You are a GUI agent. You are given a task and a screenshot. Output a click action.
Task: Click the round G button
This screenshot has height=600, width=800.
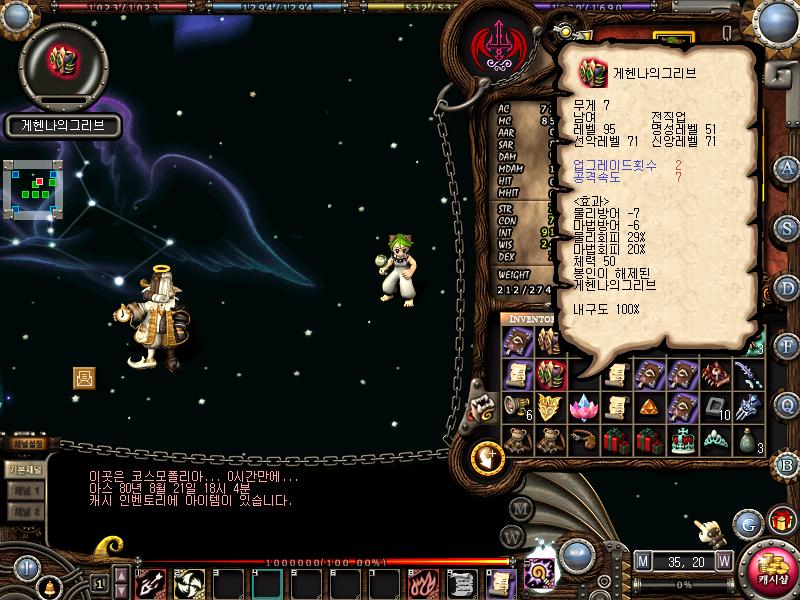point(748,522)
